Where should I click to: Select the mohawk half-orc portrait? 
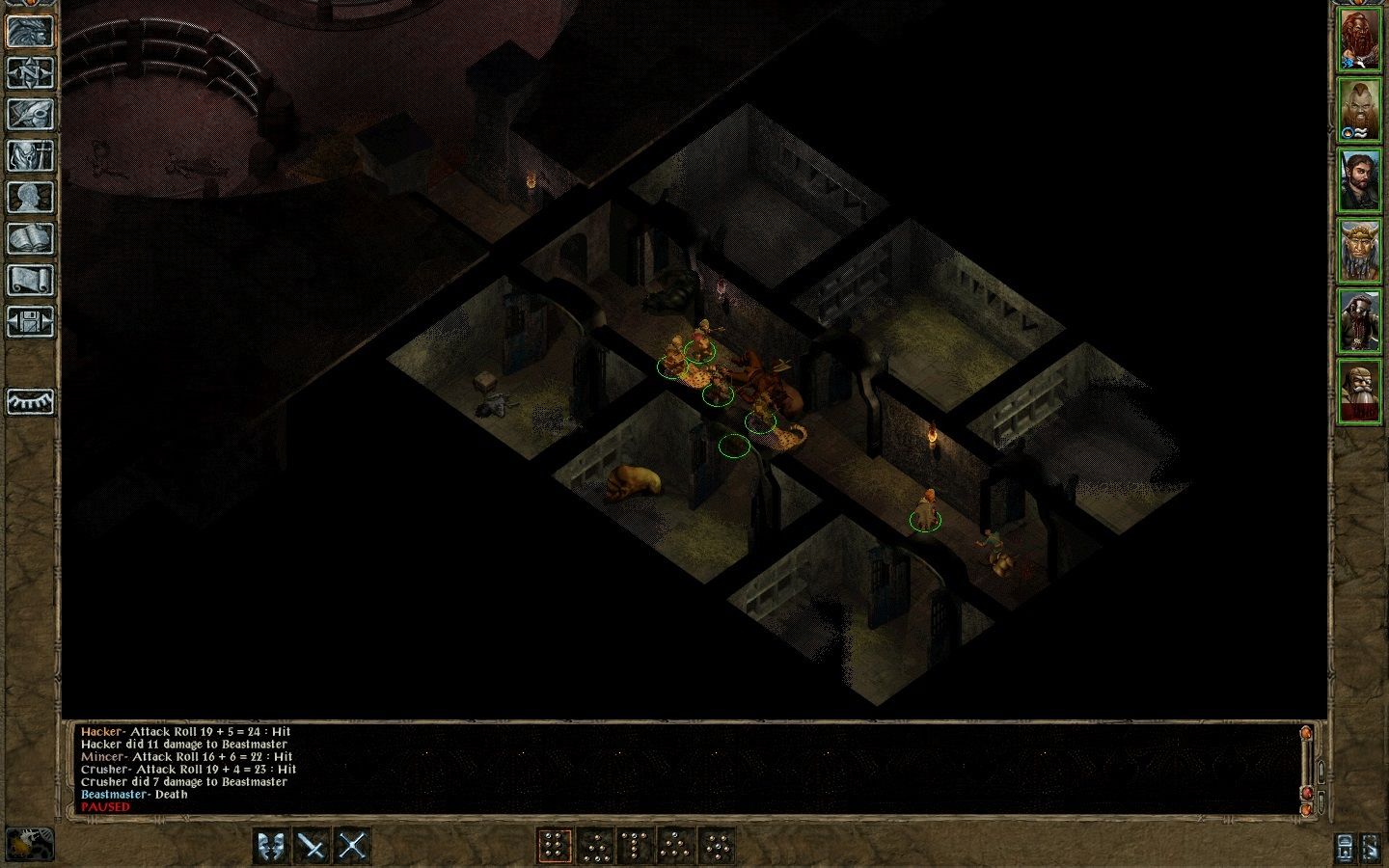[1360, 110]
